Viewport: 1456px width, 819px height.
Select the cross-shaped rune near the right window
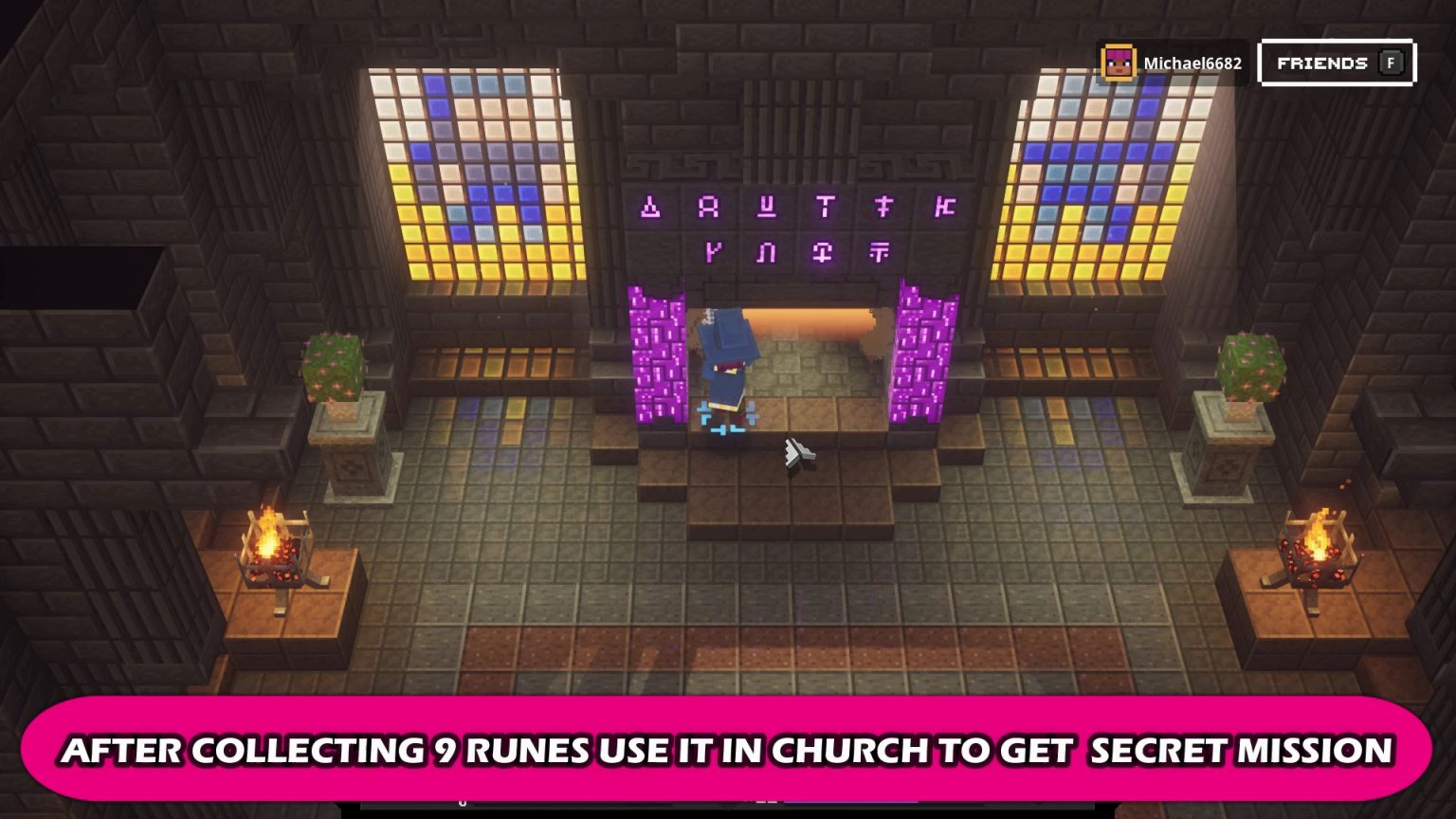(883, 205)
